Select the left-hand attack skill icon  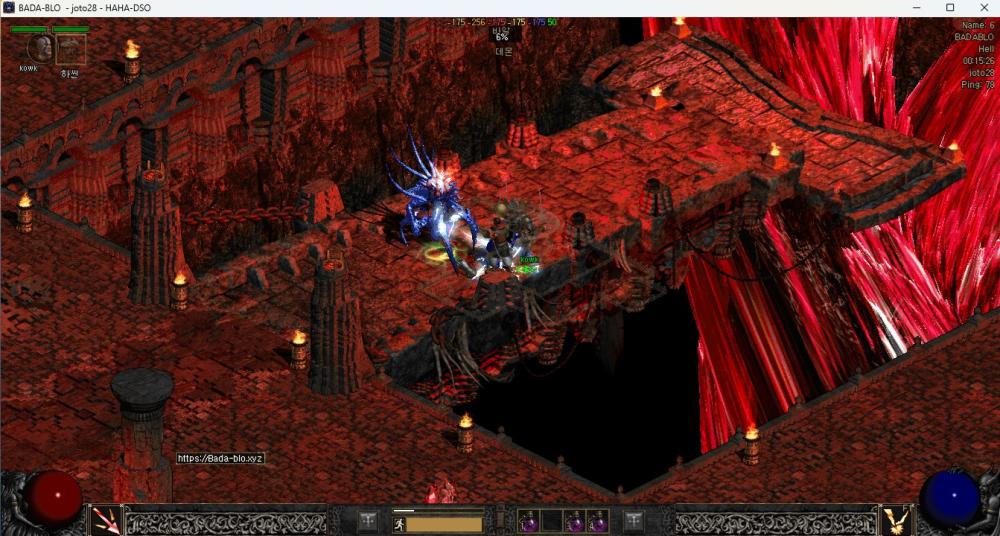pyautogui.click(x=106, y=520)
